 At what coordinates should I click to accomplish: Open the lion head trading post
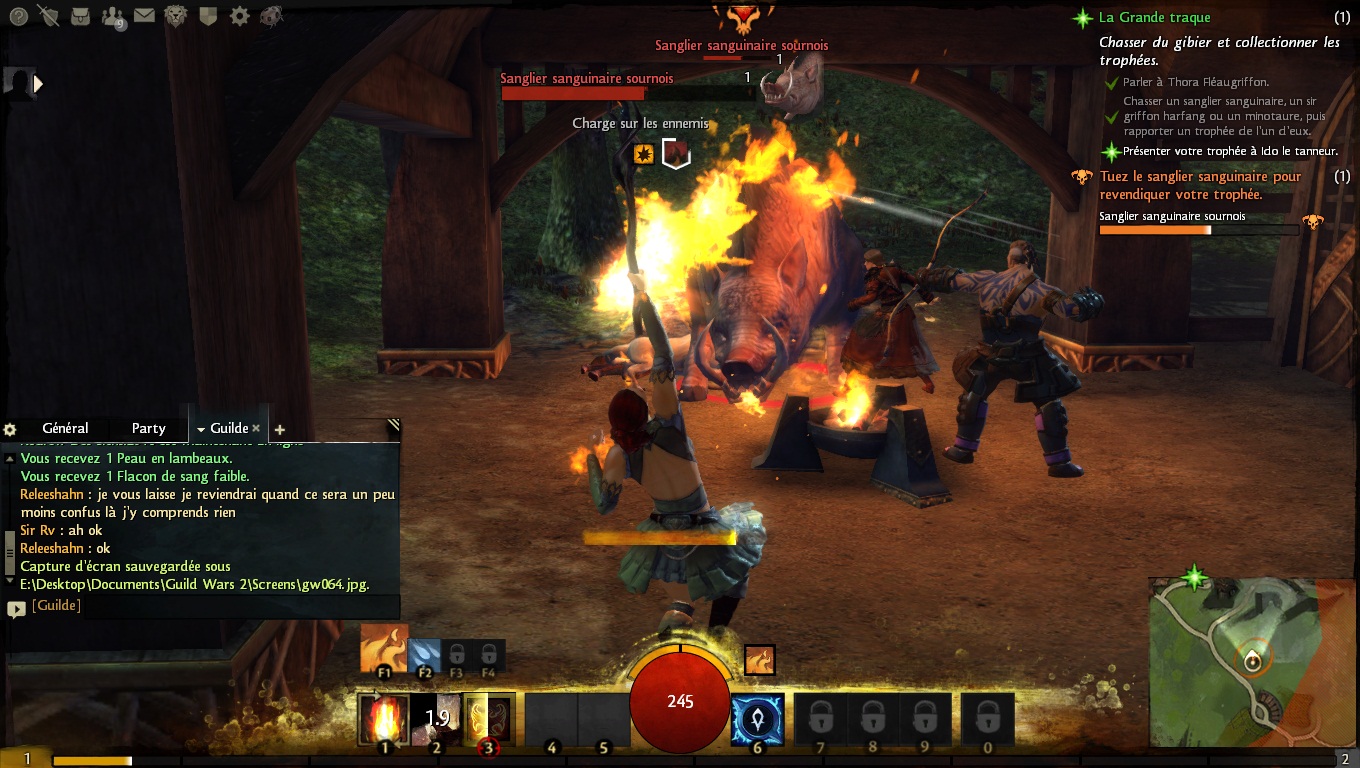coord(176,16)
